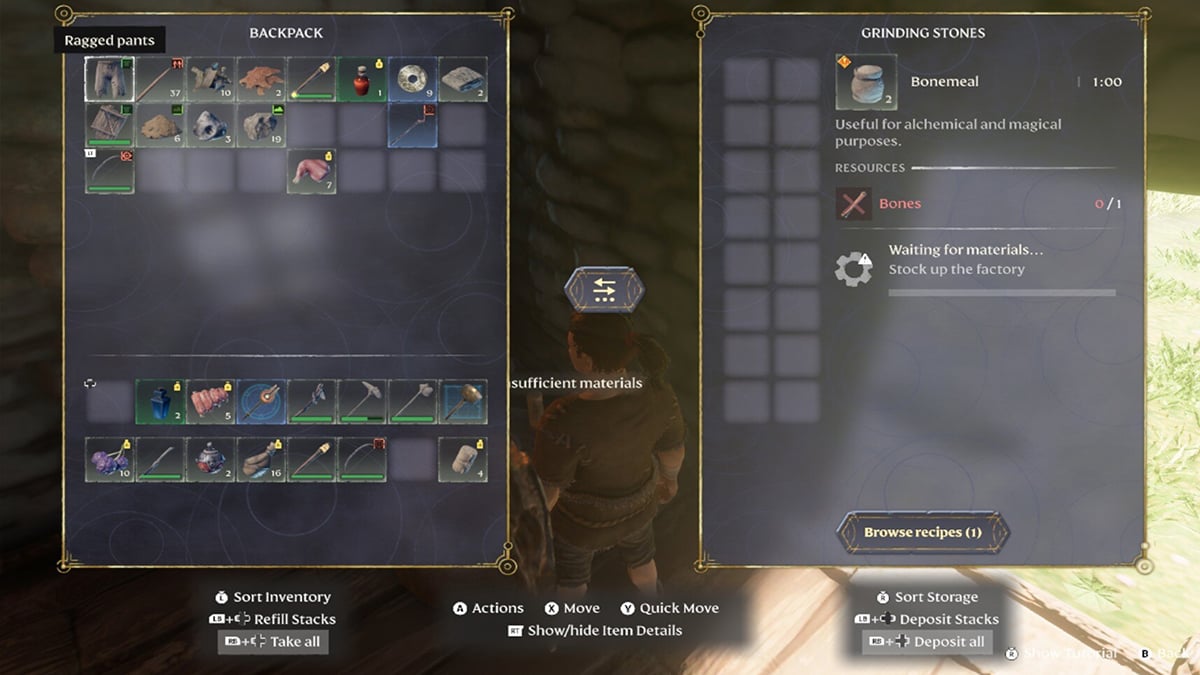Select the animal hide stack of 2
1200x675 pixels.
pos(261,80)
